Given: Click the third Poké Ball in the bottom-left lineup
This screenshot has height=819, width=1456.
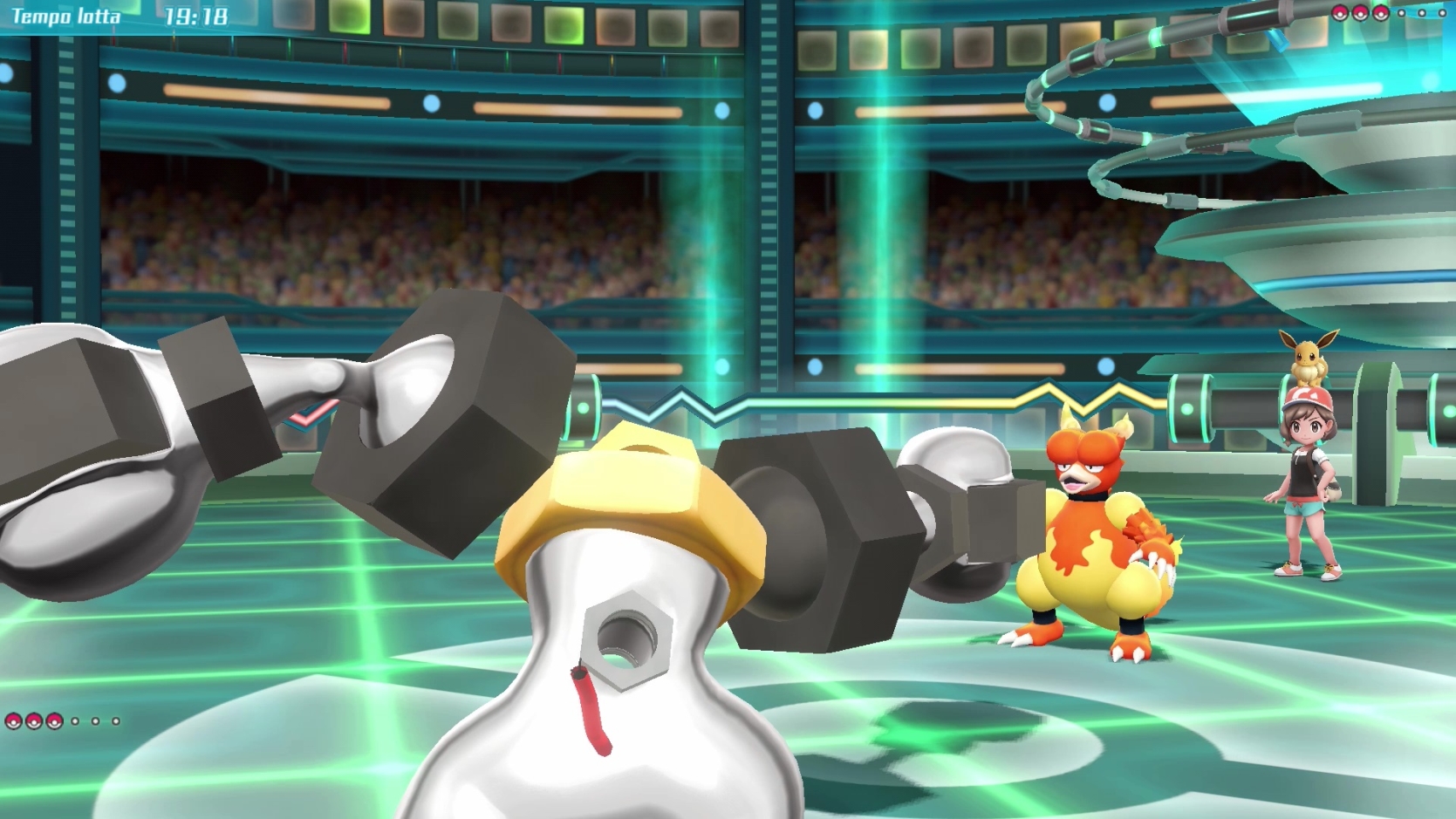Looking at the screenshot, I should 54,721.
